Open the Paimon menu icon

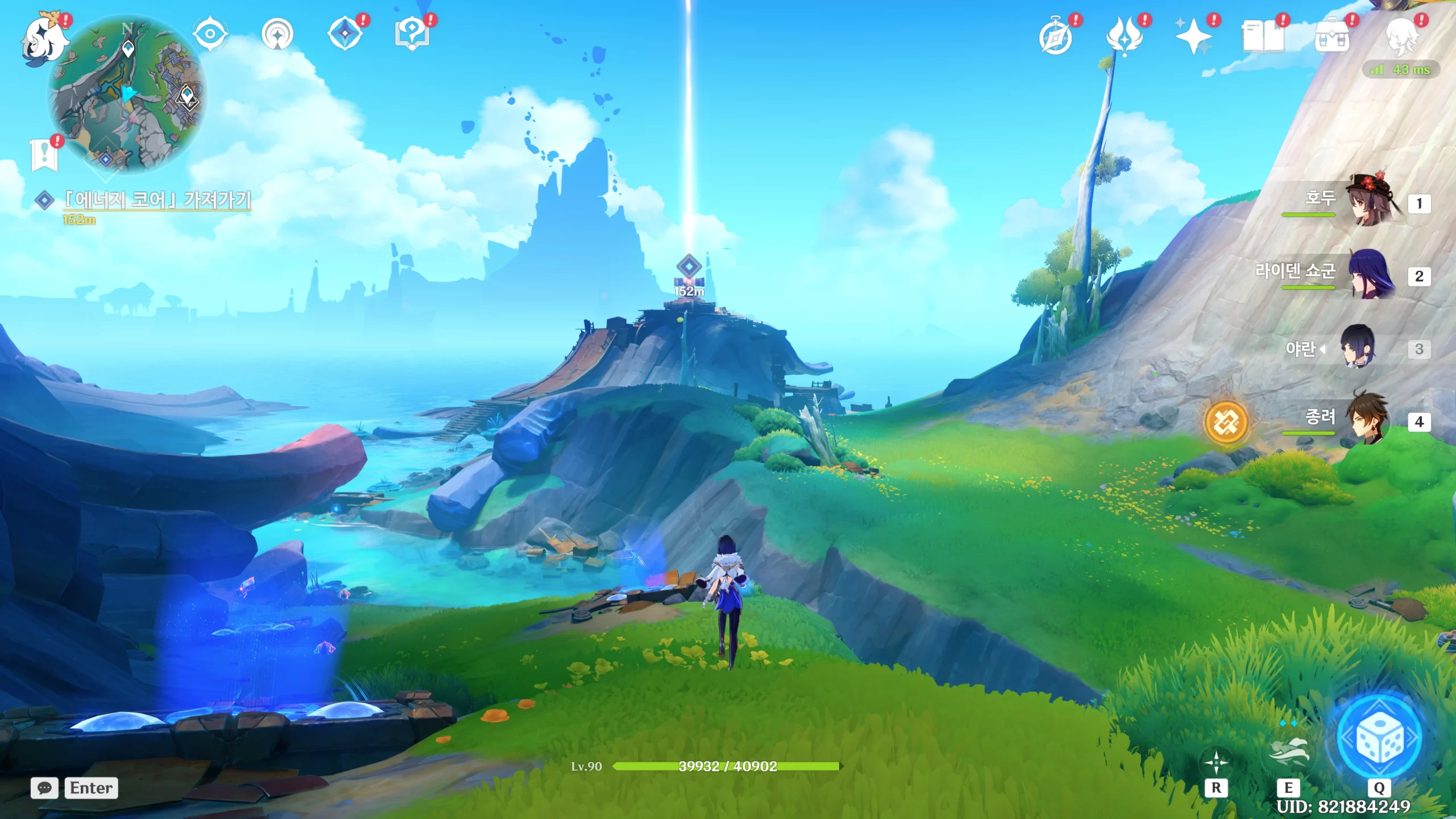click(x=43, y=39)
